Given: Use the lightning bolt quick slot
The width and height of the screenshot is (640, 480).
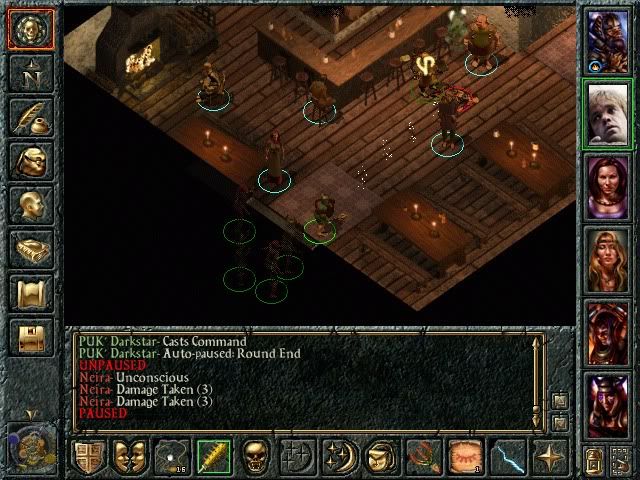Looking at the screenshot, I should pos(506,457).
